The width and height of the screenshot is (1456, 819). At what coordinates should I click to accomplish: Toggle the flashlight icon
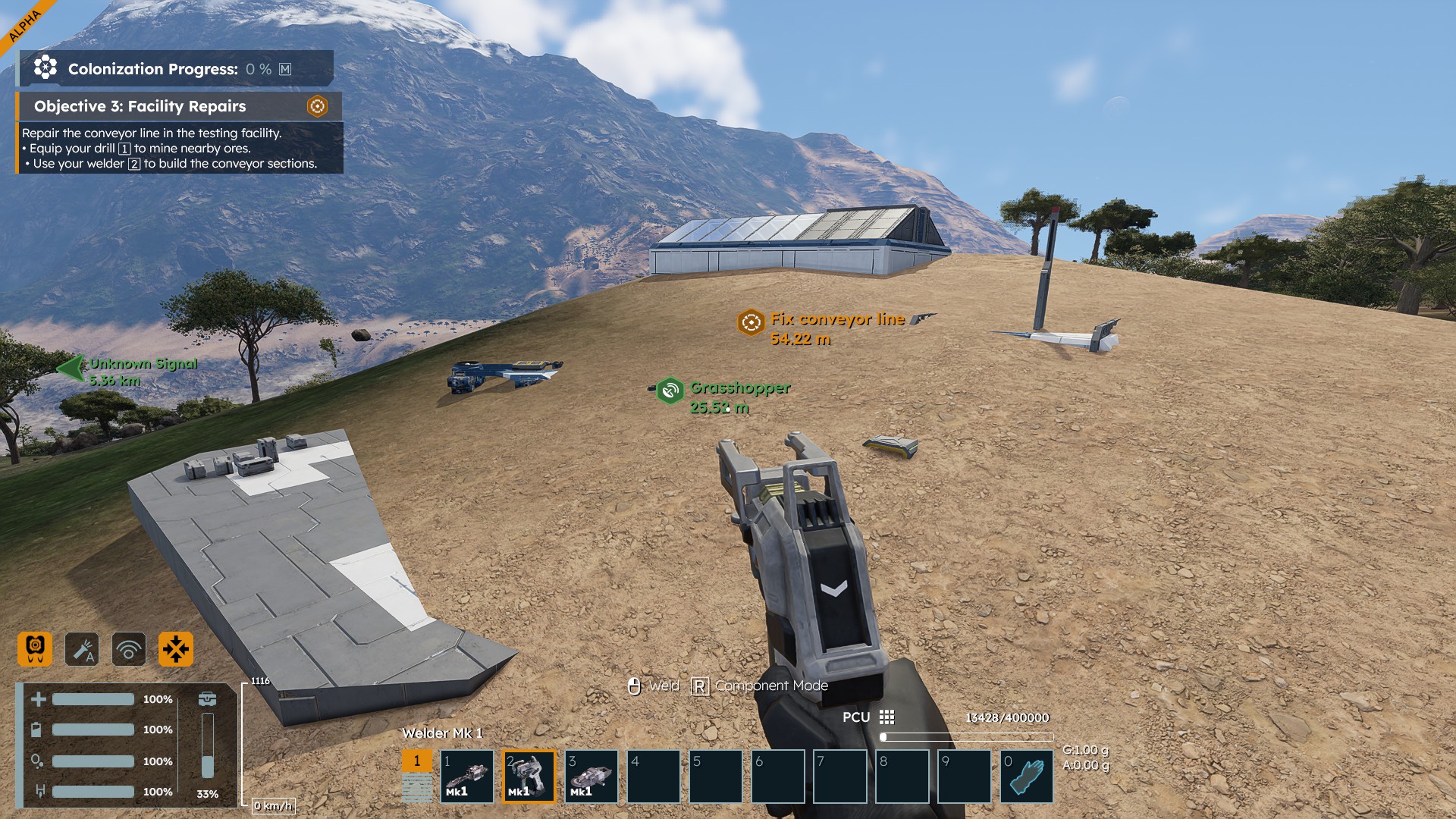82,649
